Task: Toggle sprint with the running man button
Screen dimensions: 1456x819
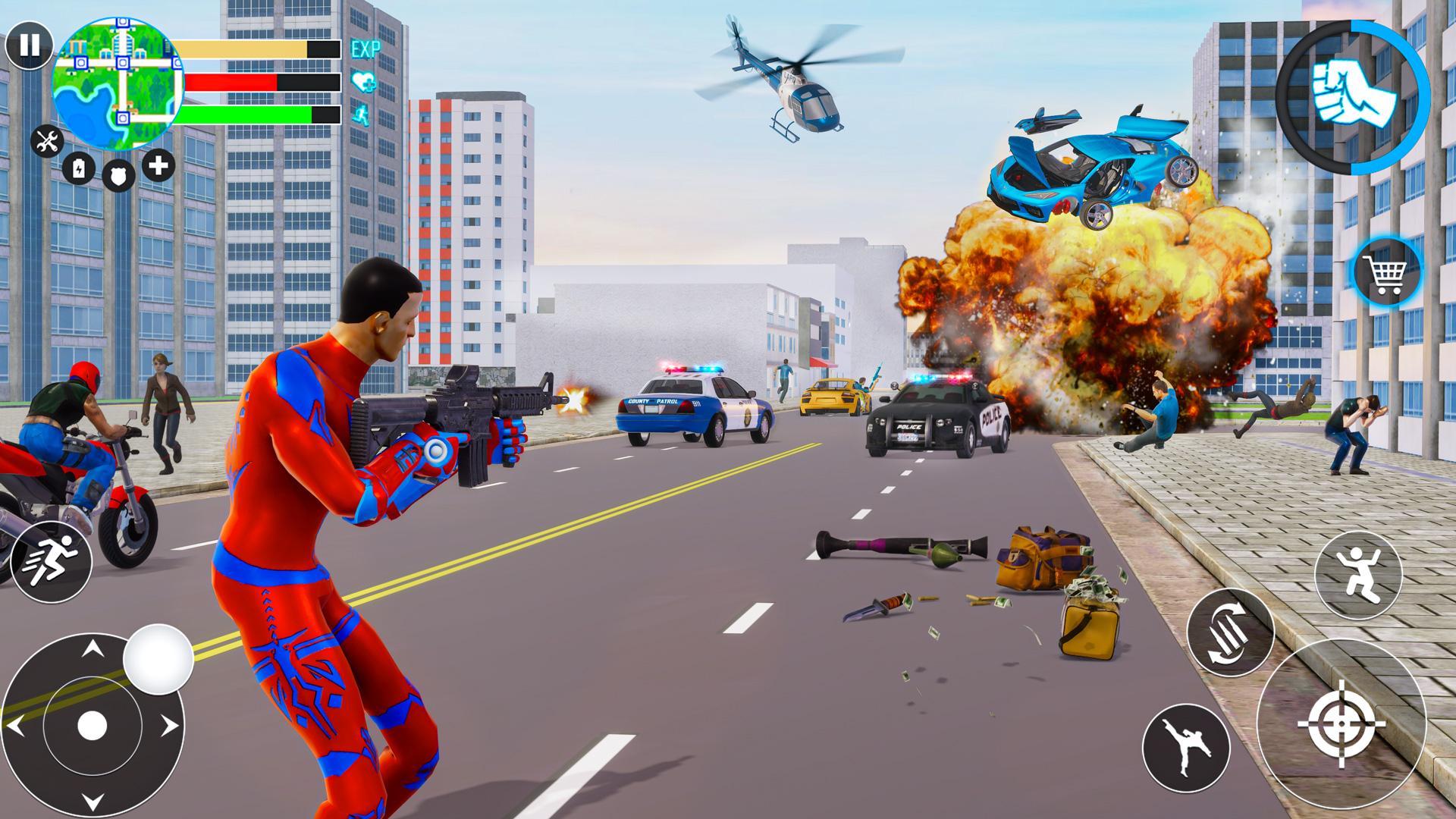Action: [52, 562]
